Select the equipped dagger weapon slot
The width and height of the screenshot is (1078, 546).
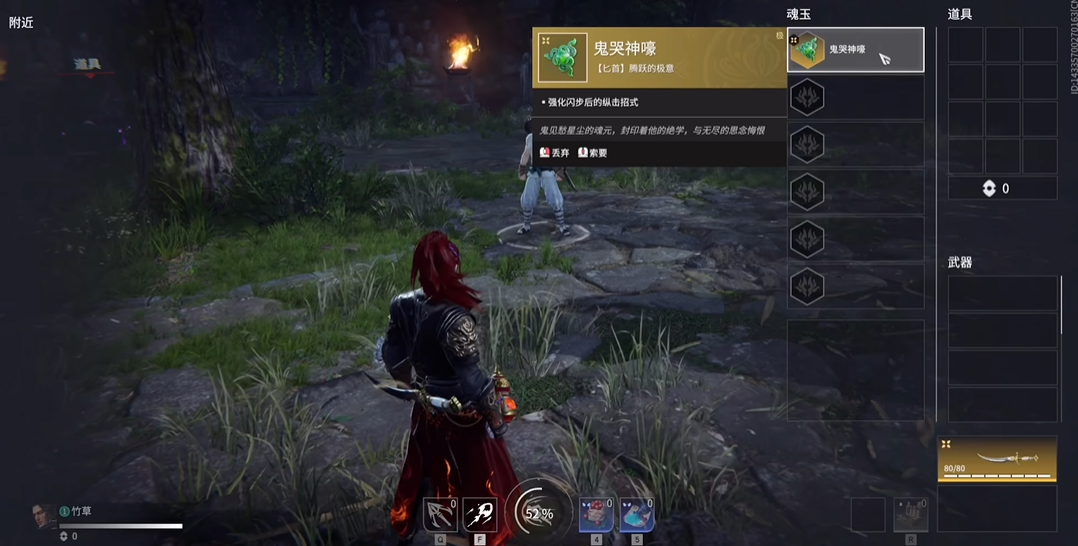point(996,459)
